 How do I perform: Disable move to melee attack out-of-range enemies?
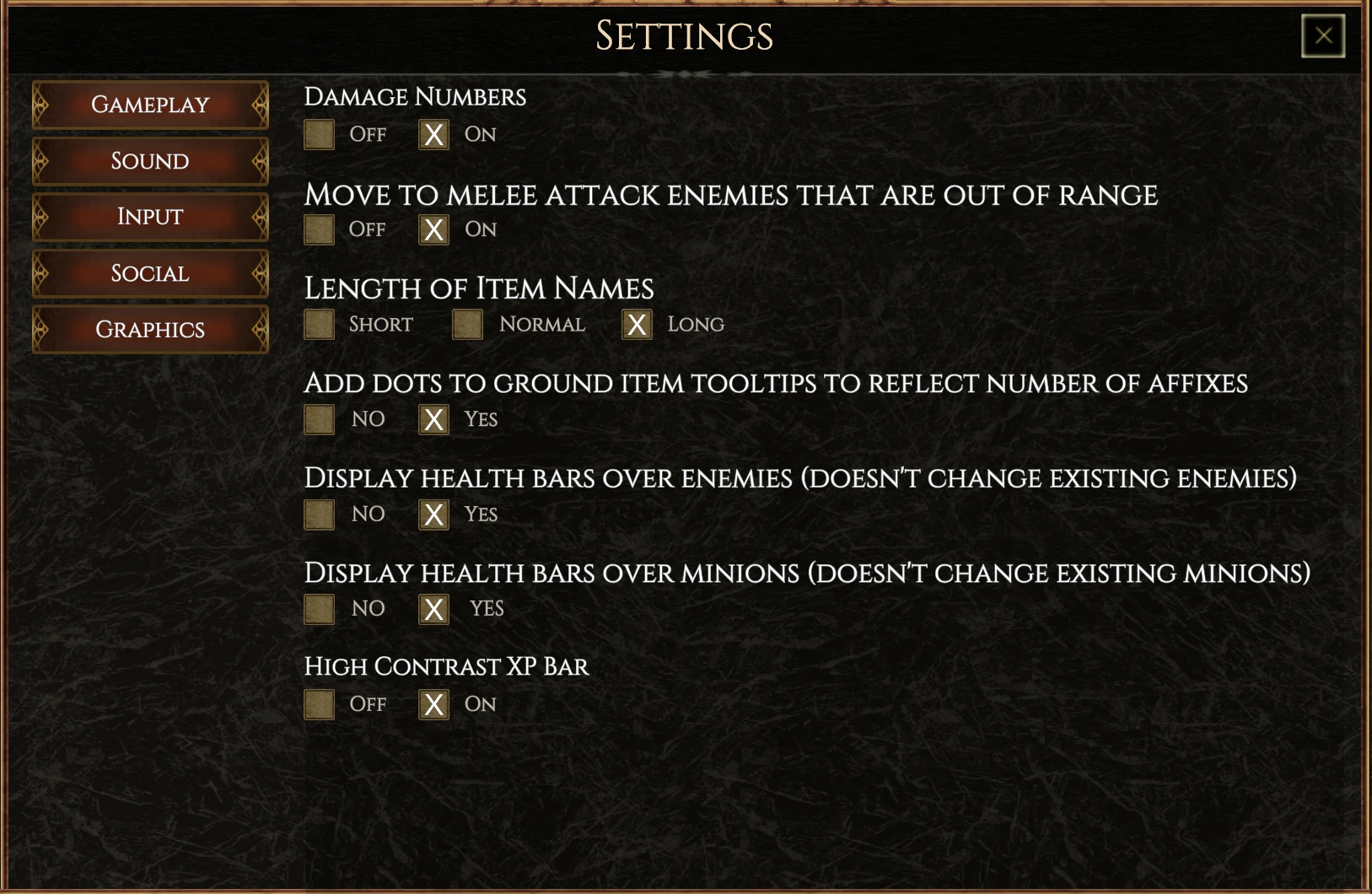tap(319, 229)
